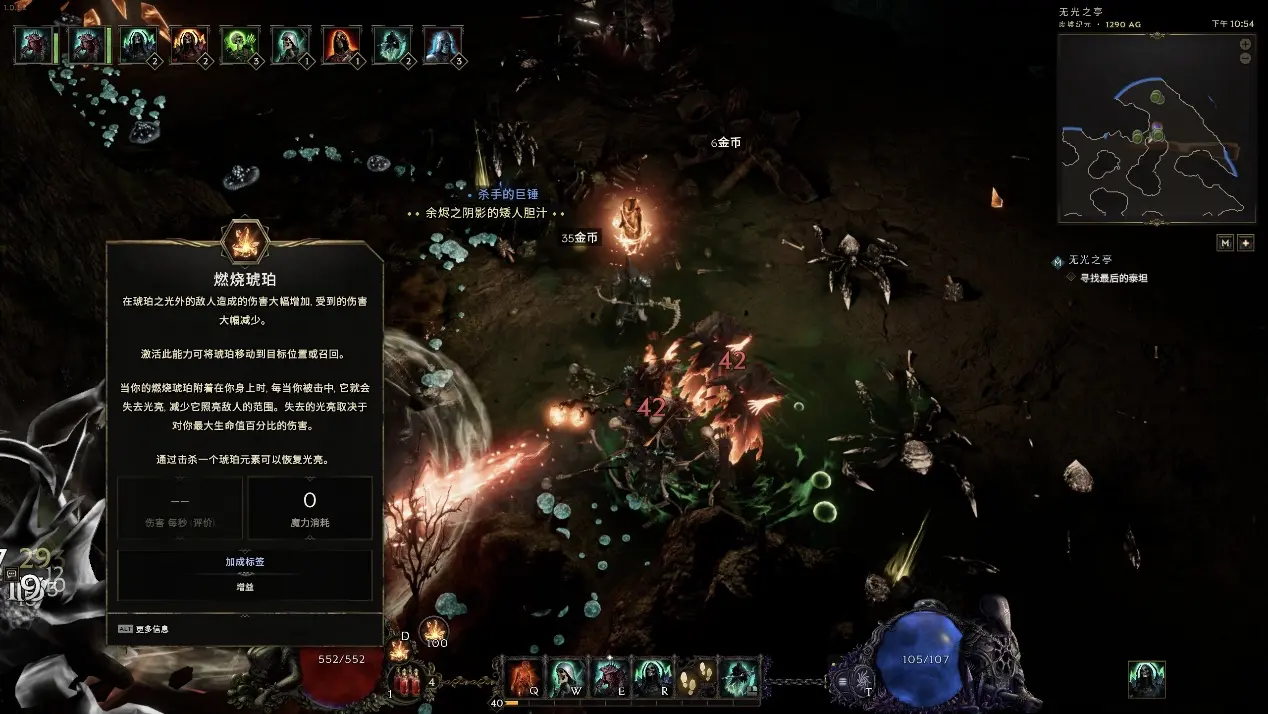Select the bright green skeleton mage minion icon
The width and height of the screenshot is (1268, 714).
240,46
